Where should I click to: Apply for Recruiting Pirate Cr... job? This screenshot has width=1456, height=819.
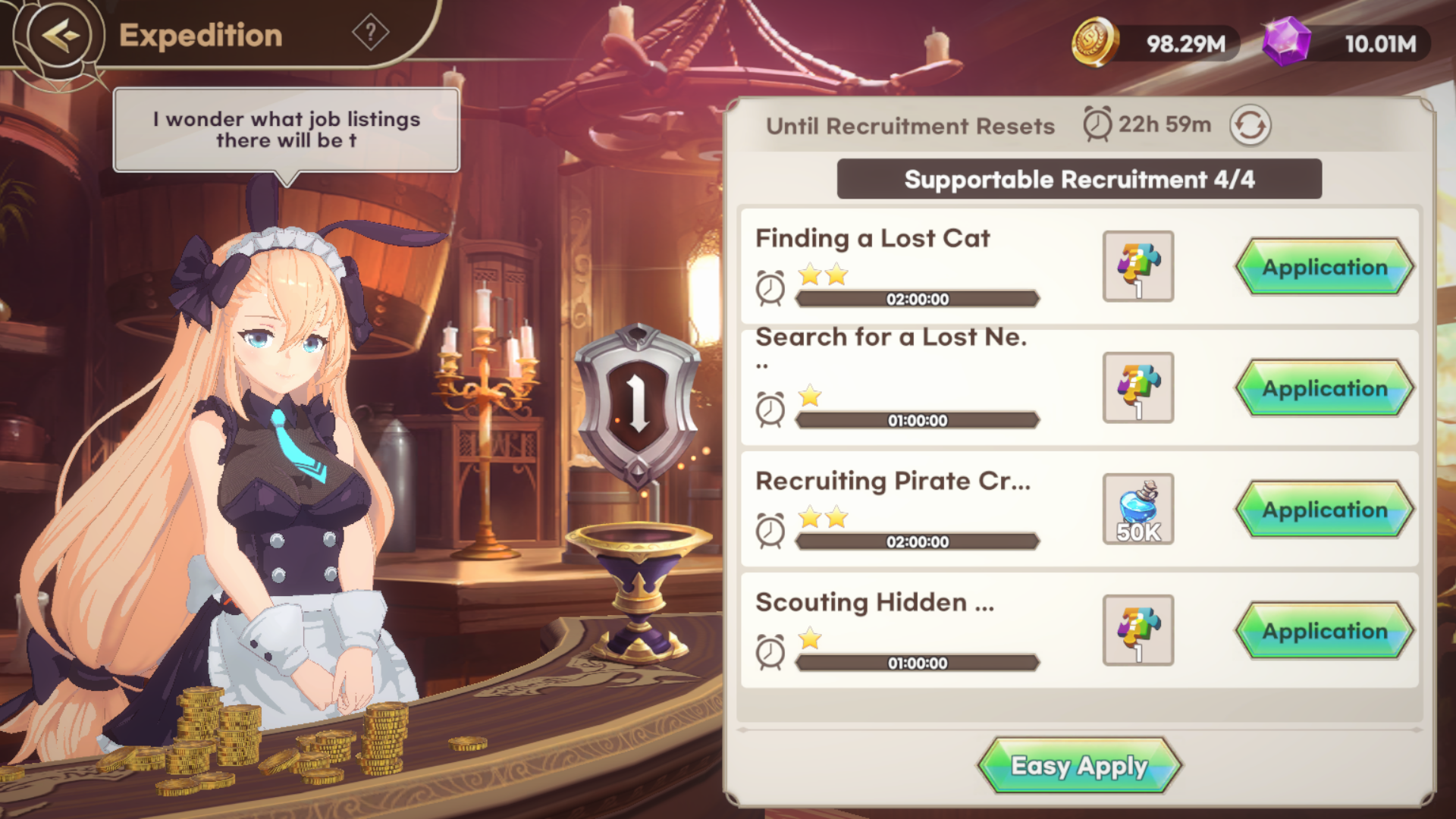[1324, 510]
